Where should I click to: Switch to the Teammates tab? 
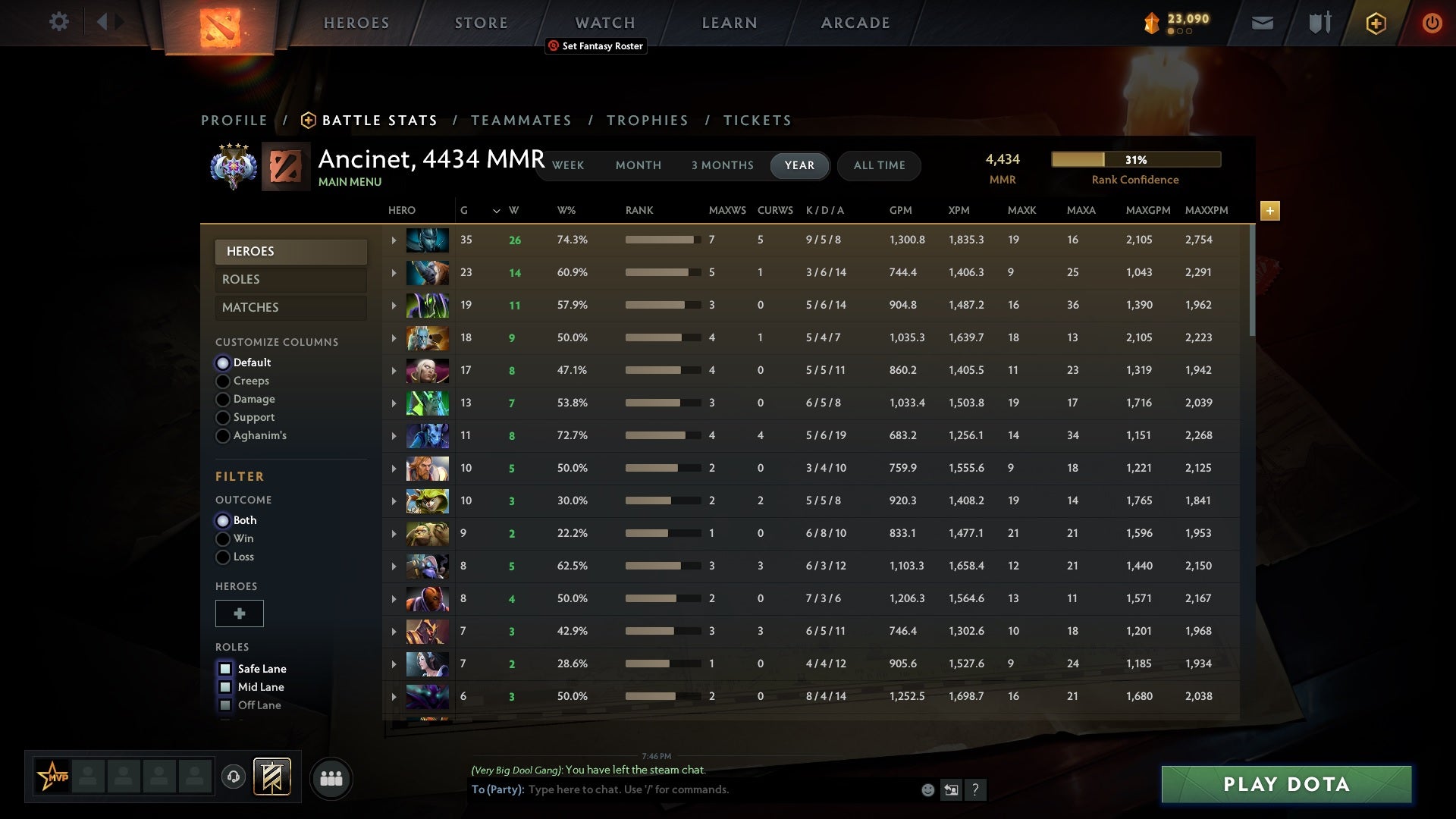pos(522,120)
